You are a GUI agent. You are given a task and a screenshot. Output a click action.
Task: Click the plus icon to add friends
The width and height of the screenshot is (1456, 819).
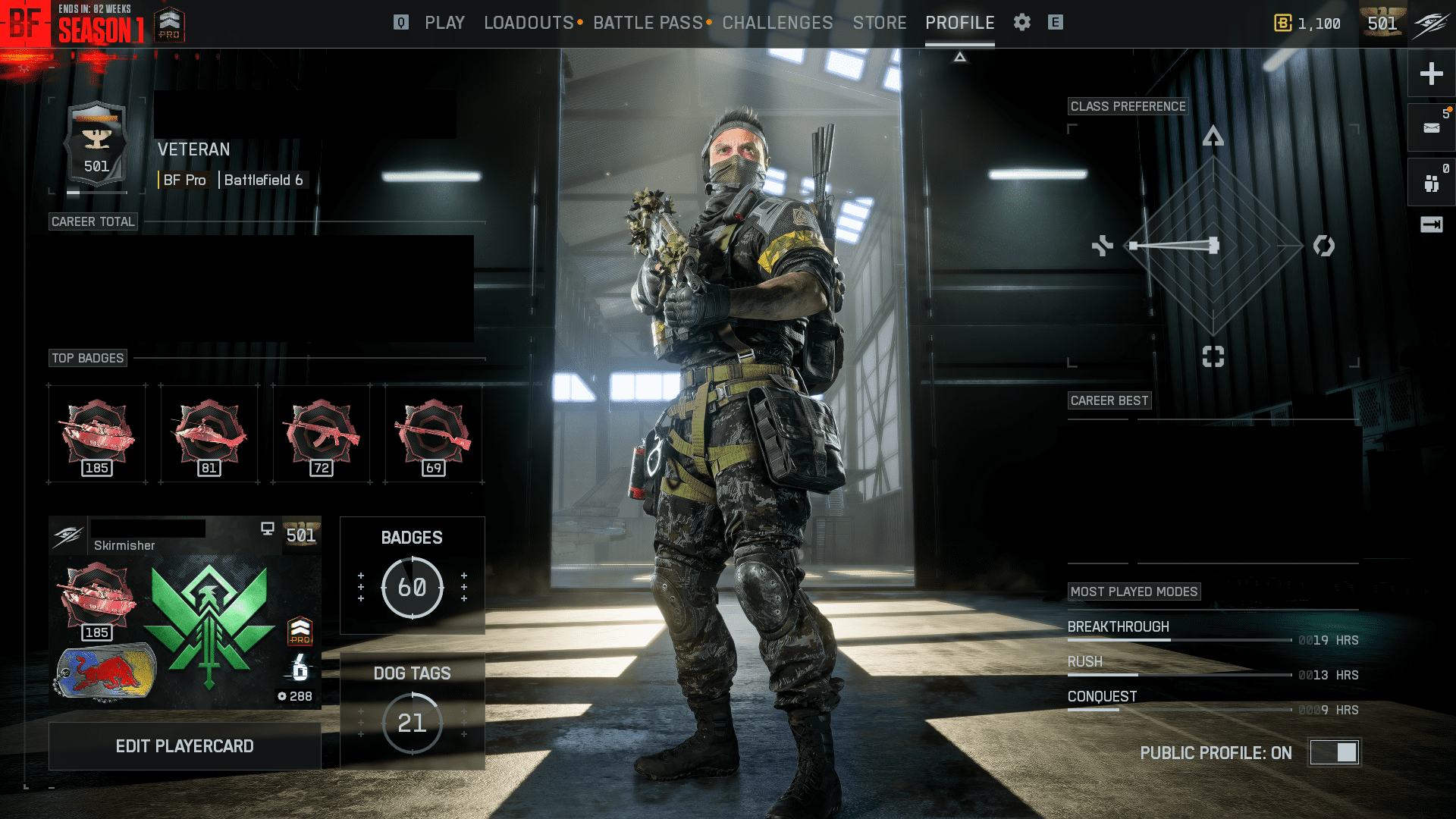coord(1430,74)
